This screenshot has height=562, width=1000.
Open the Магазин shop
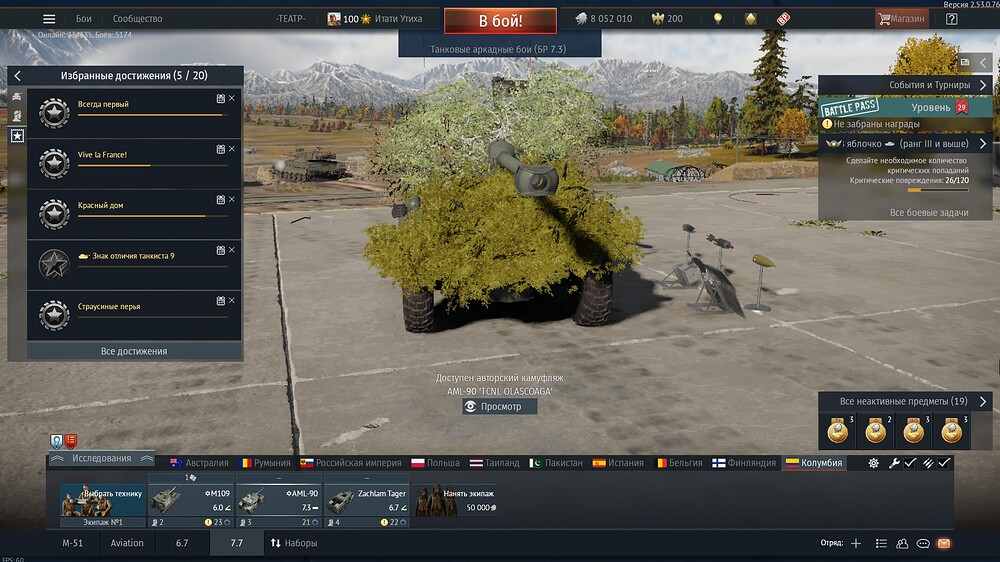(900, 19)
